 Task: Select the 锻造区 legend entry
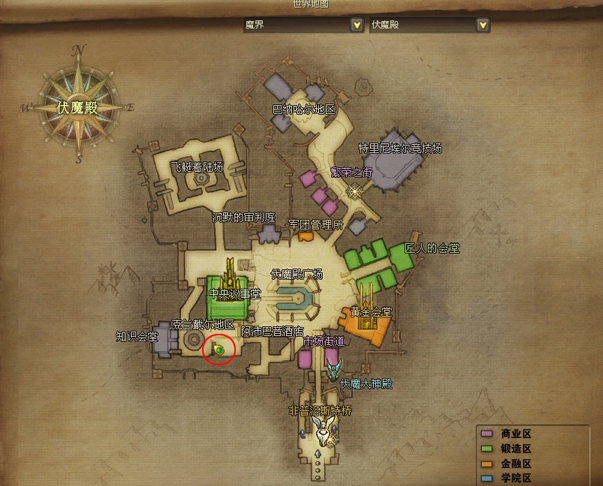click(x=519, y=450)
